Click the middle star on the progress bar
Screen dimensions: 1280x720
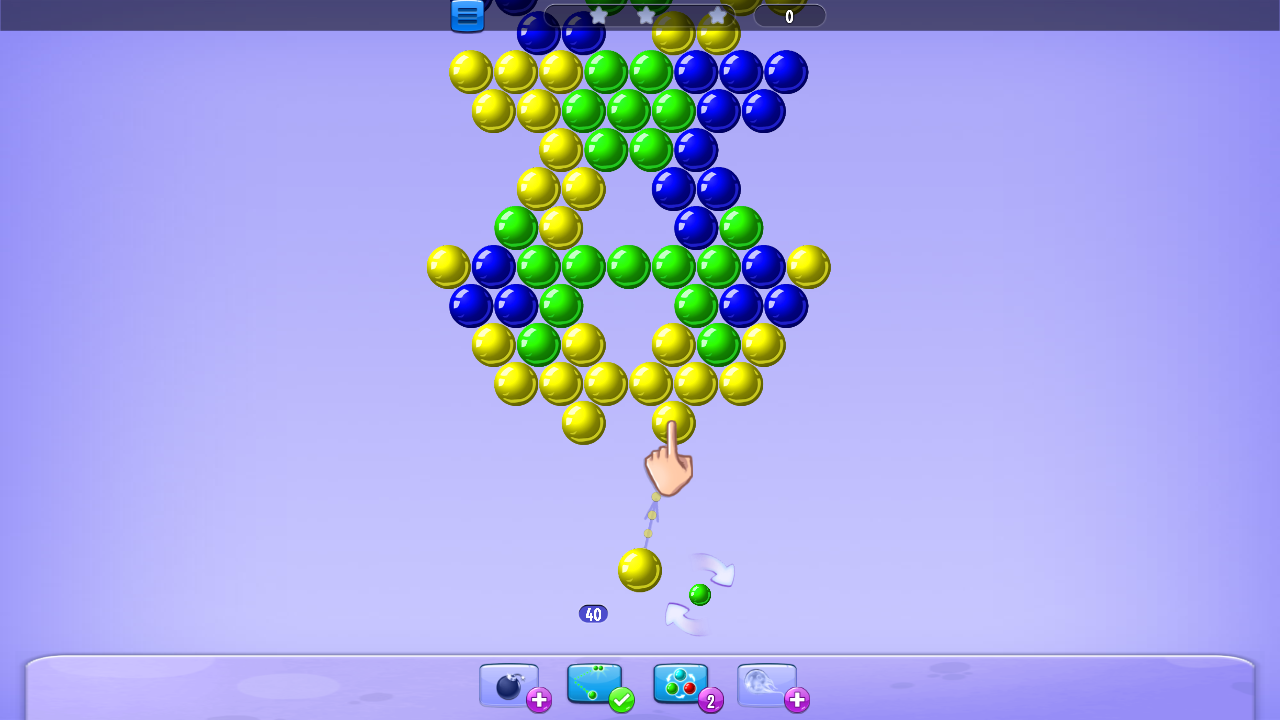[645, 16]
